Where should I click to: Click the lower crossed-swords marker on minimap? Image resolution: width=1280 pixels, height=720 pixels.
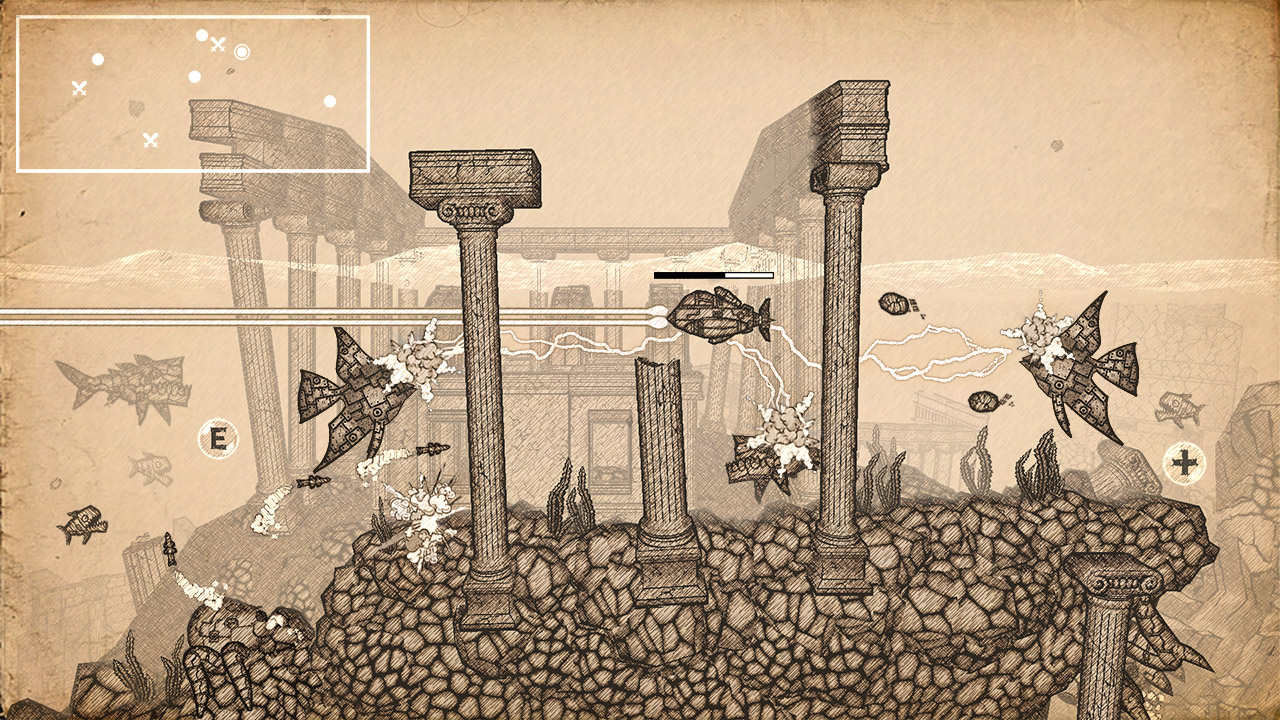point(153,140)
